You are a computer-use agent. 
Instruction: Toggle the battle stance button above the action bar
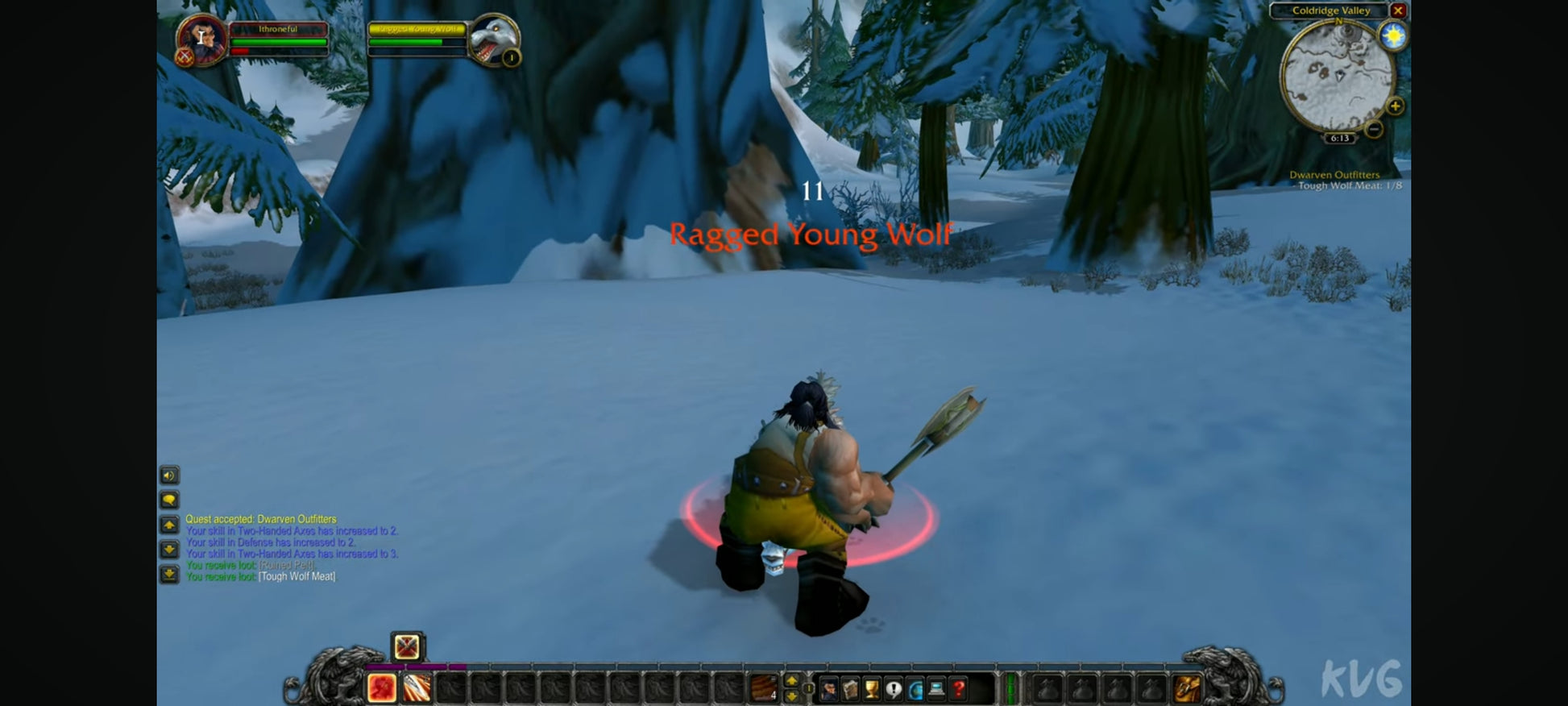click(407, 646)
